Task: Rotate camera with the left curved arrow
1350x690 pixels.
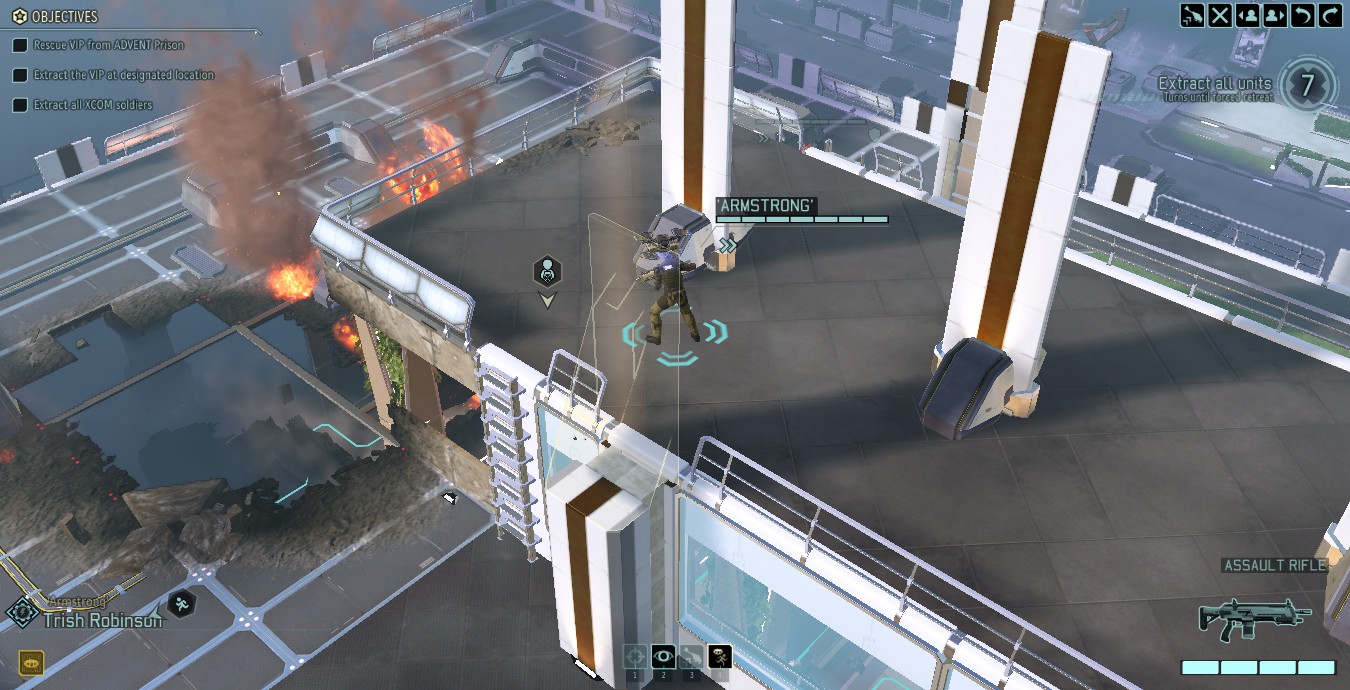Action: [x=1303, y=15]
